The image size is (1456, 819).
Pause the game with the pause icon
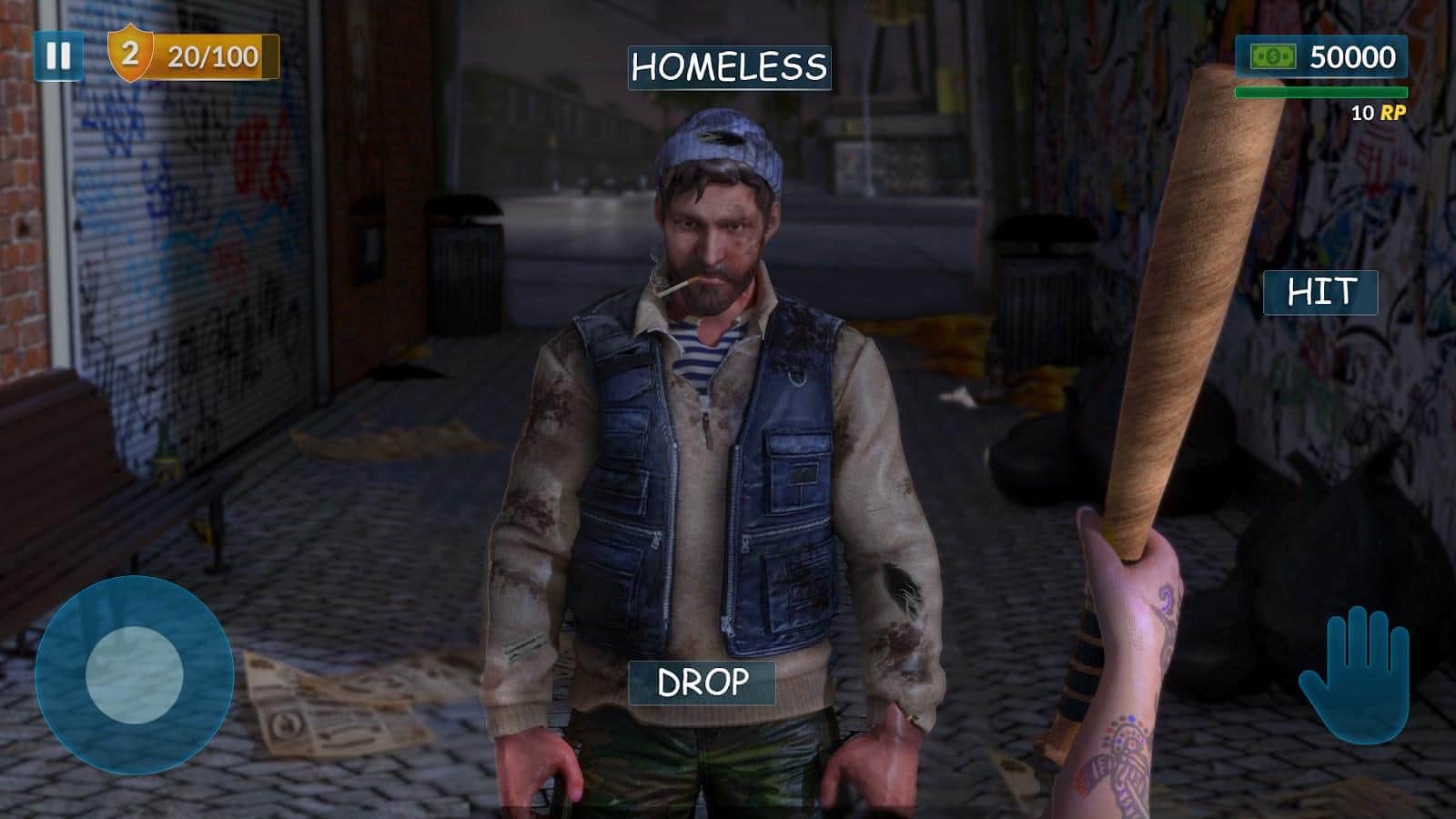coord(58,57)
